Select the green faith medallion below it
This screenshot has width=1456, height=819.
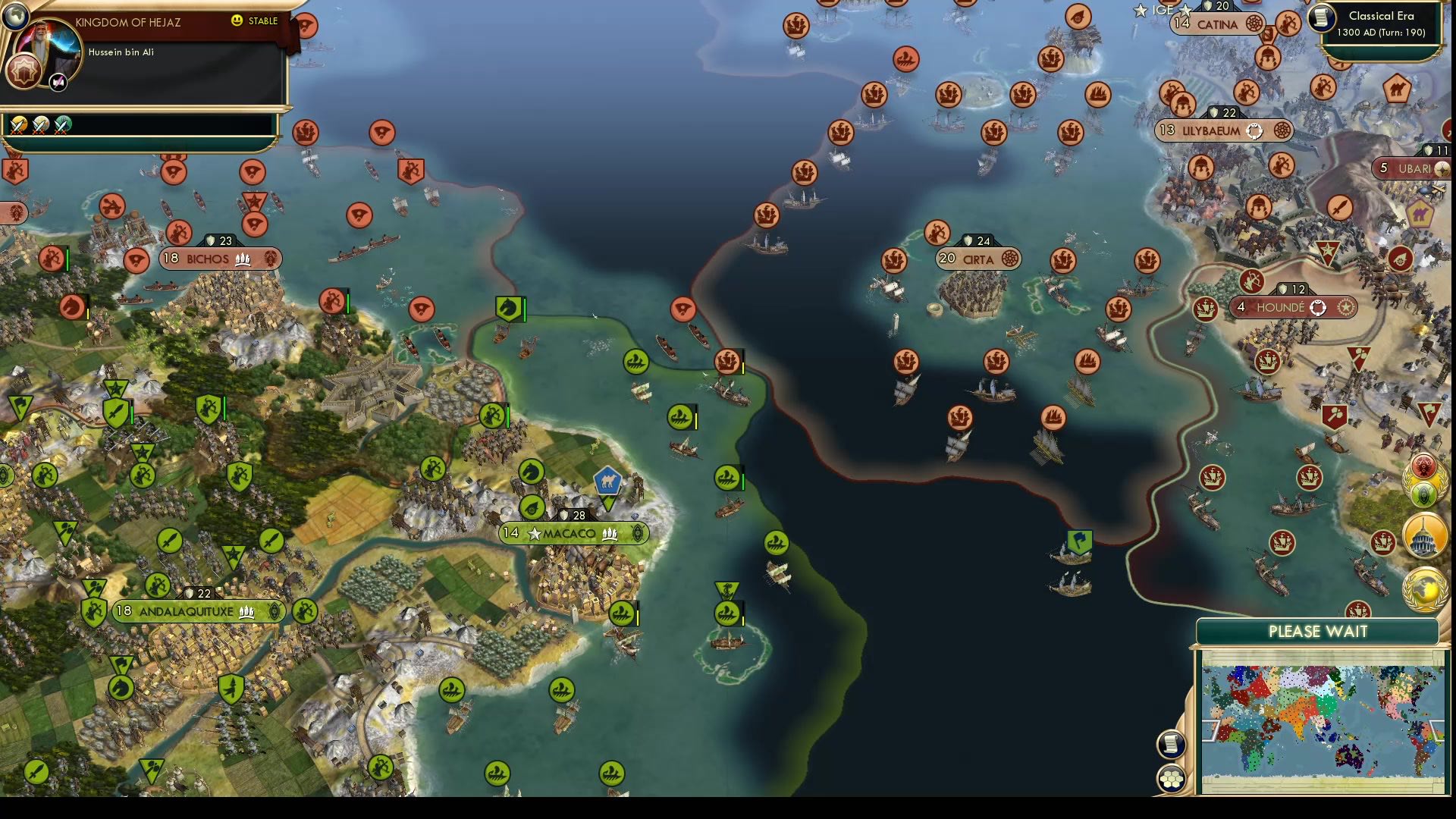click(x=1423, y=494)
